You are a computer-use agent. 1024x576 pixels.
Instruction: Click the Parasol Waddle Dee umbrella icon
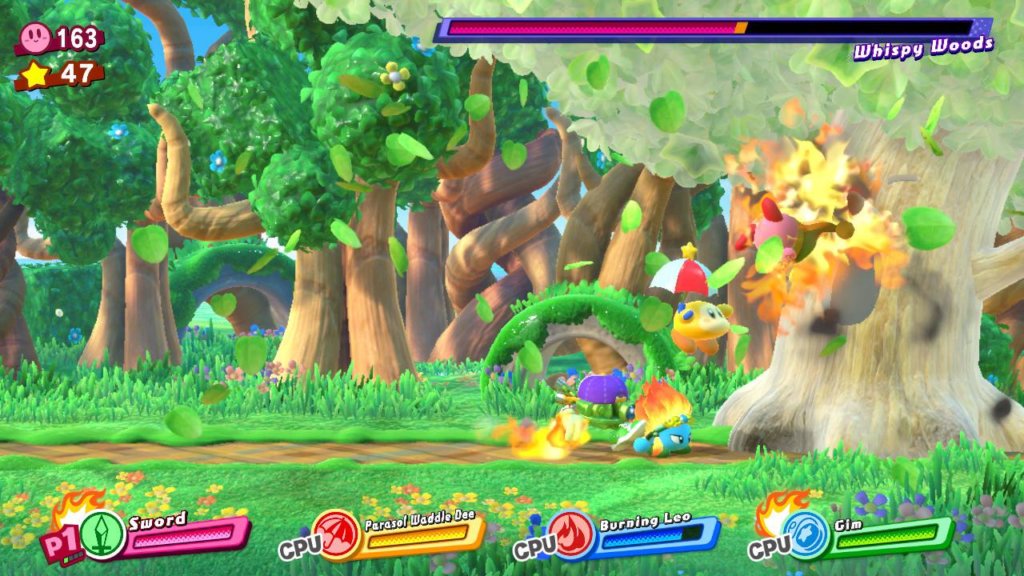click(335, 534)
